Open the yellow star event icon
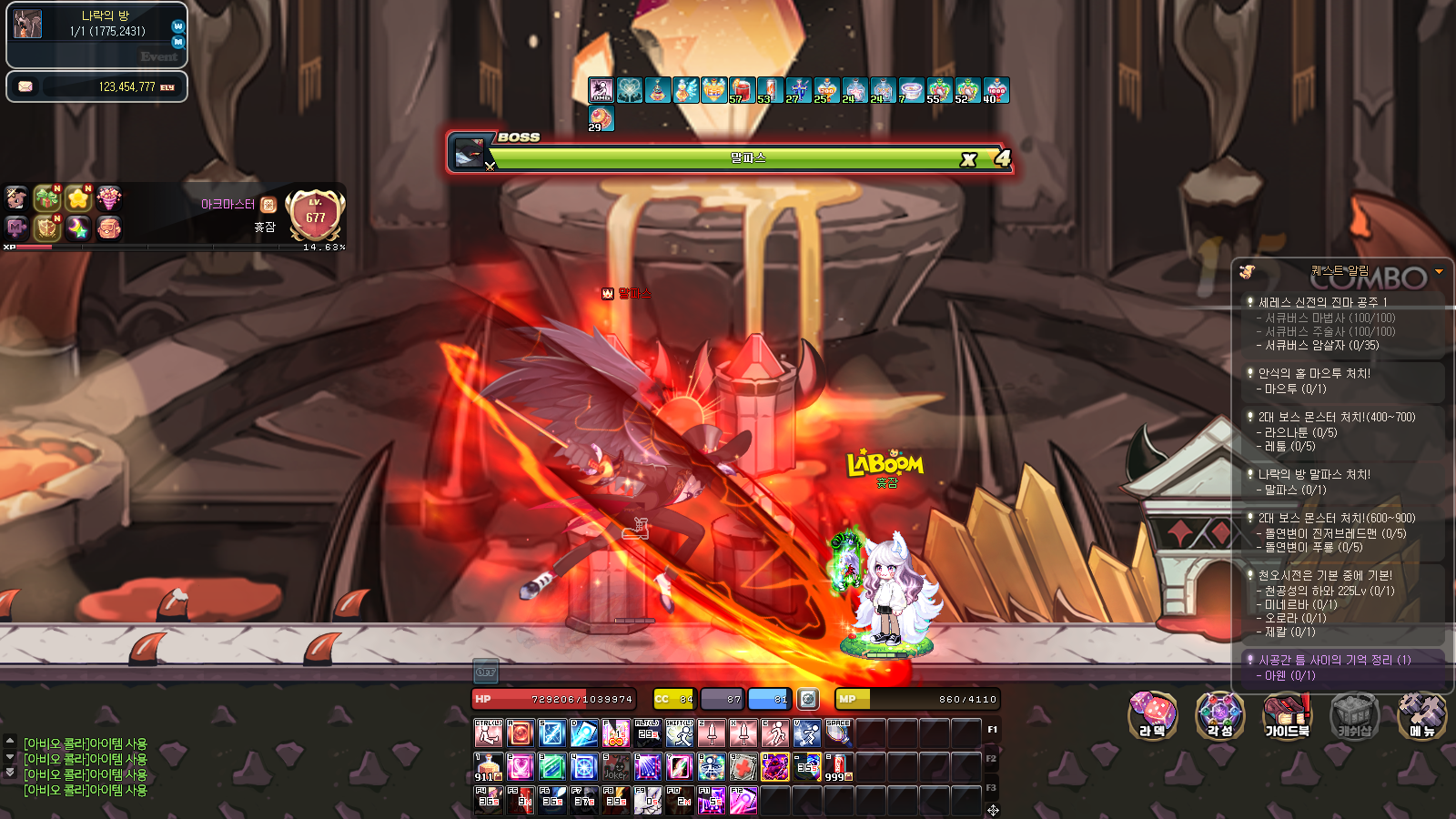 78,197
